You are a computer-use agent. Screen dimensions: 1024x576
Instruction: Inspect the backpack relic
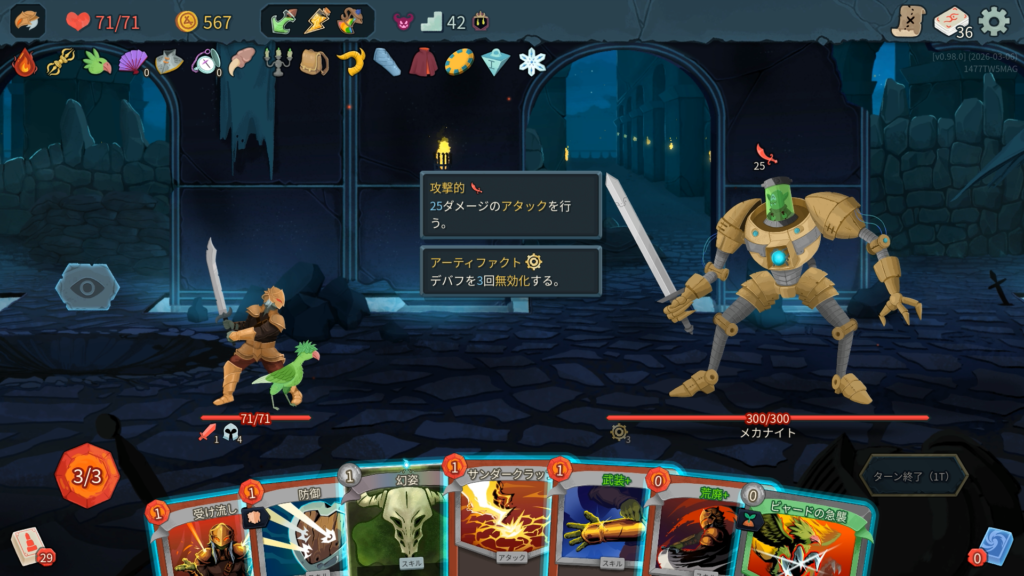314,62
